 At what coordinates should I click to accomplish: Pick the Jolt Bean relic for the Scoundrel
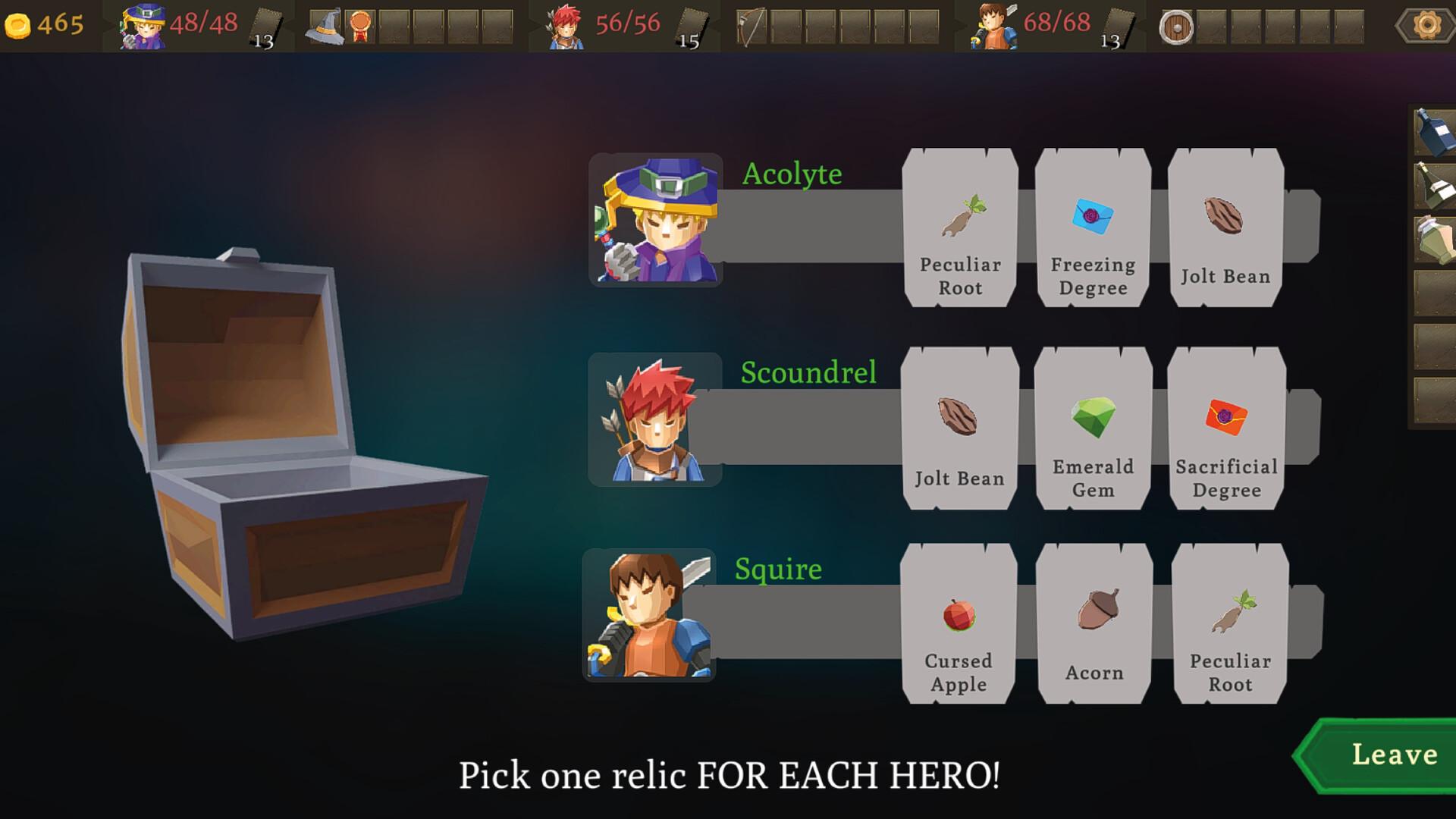[x=958, y=428]
